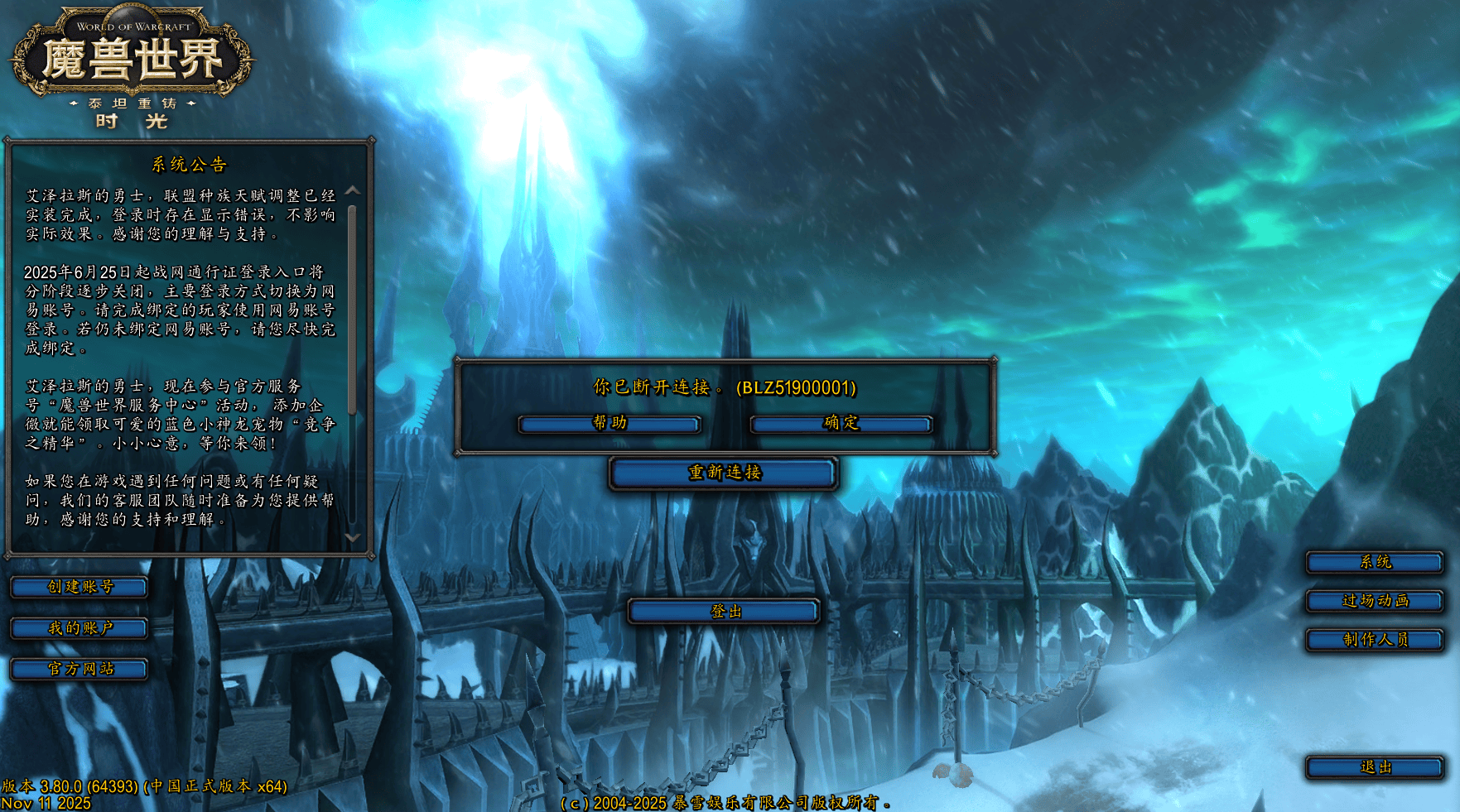Visit the 官方网站 official website
This screenshot has height=812, width=1460.
coord(80,669)
